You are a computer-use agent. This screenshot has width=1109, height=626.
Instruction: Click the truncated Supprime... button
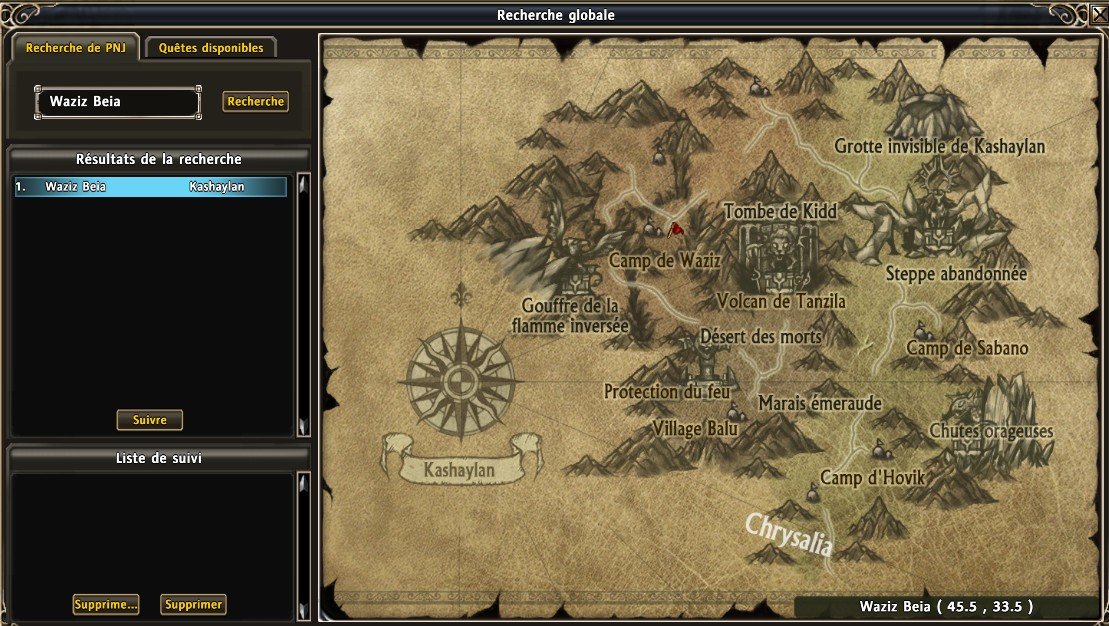105,604
